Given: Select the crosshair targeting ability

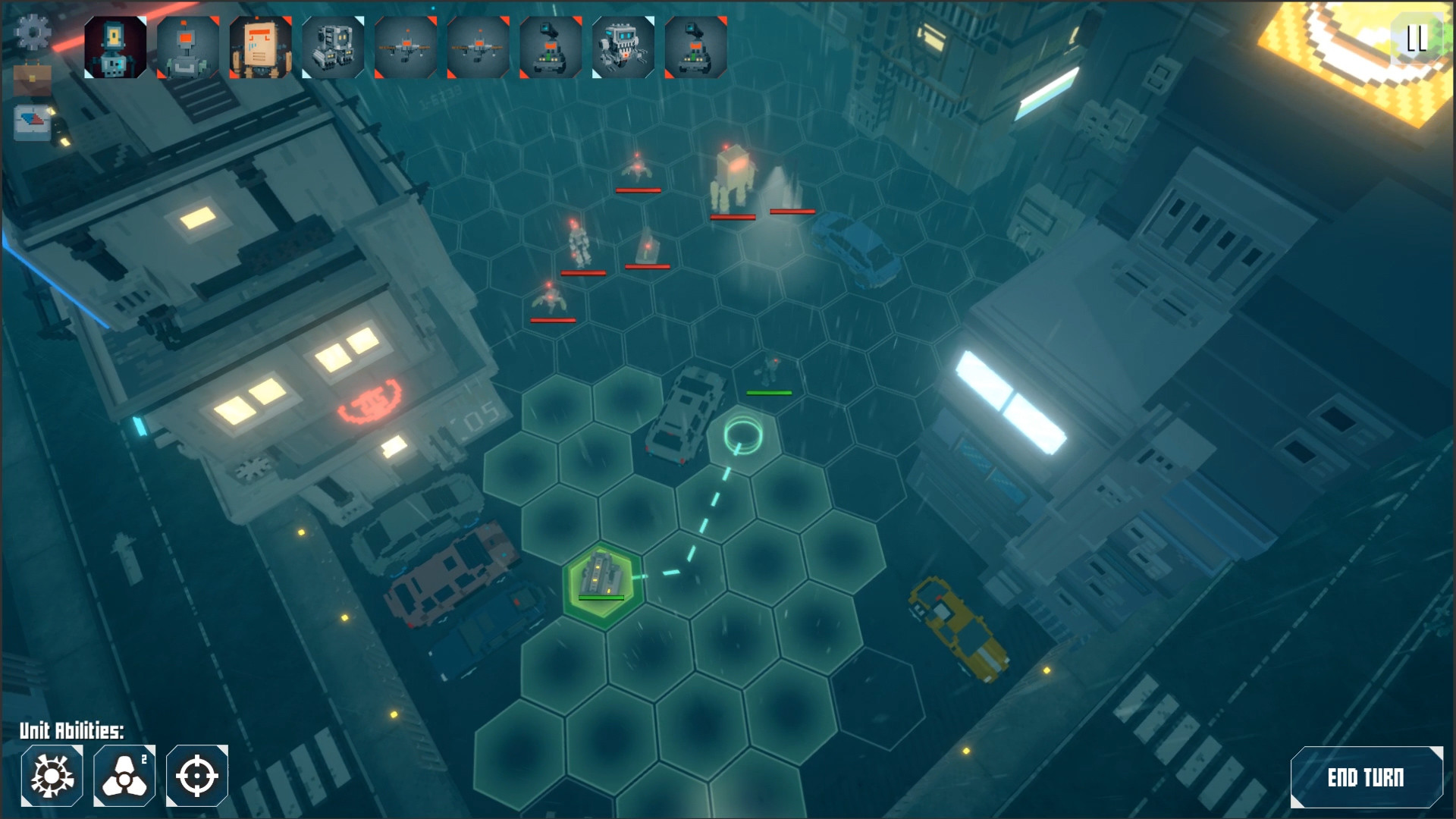Looking at the screenshot, I should click(196, 774).
